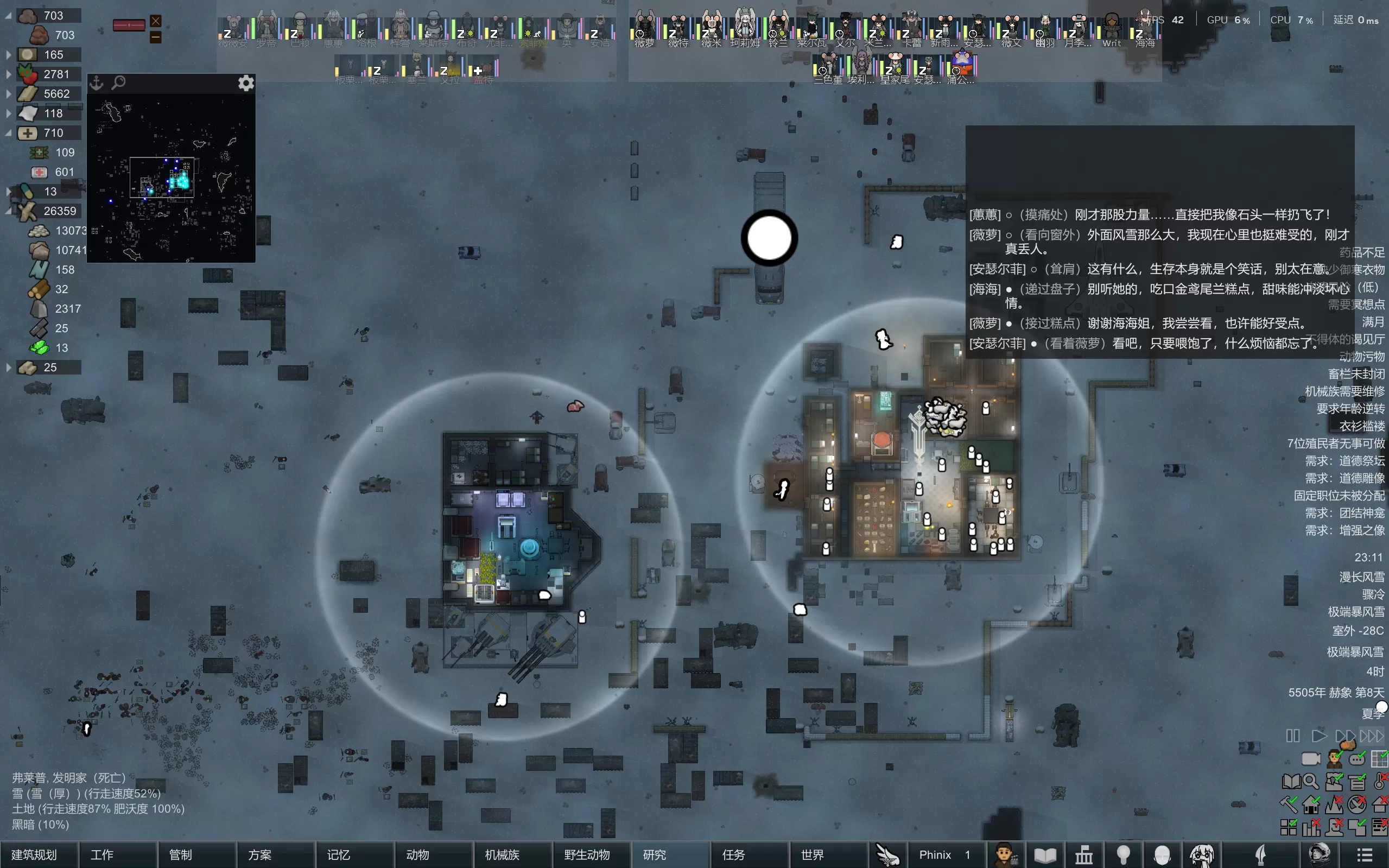Open the 工作 work tab

point(102,855)
